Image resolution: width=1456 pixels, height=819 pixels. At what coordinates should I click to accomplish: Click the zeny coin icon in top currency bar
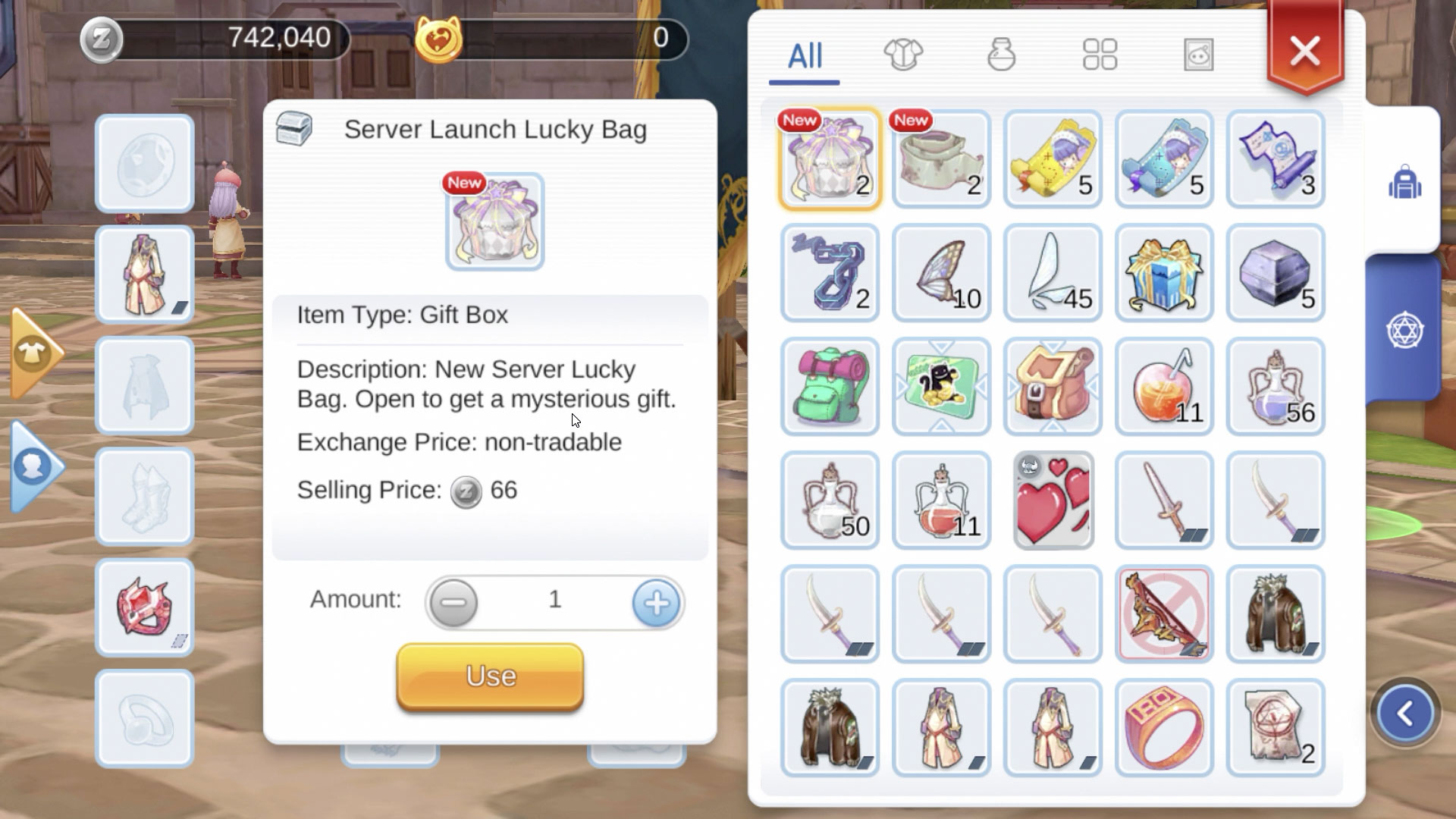click(x=102, y=39)
